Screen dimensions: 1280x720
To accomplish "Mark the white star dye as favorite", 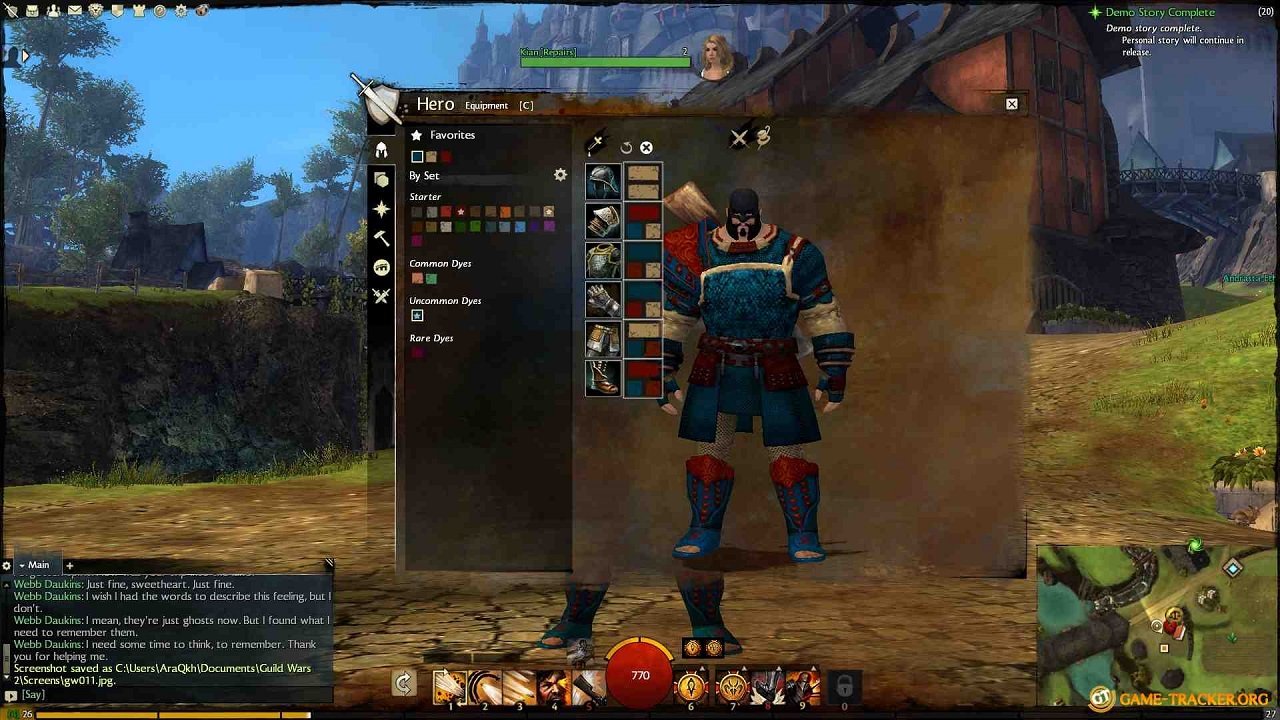I will [460, 212].
